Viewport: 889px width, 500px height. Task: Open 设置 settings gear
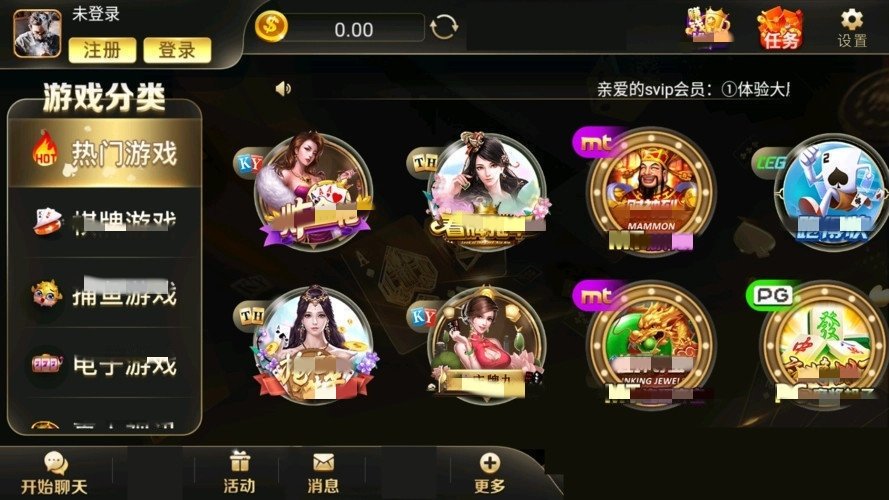coord(852,27)
